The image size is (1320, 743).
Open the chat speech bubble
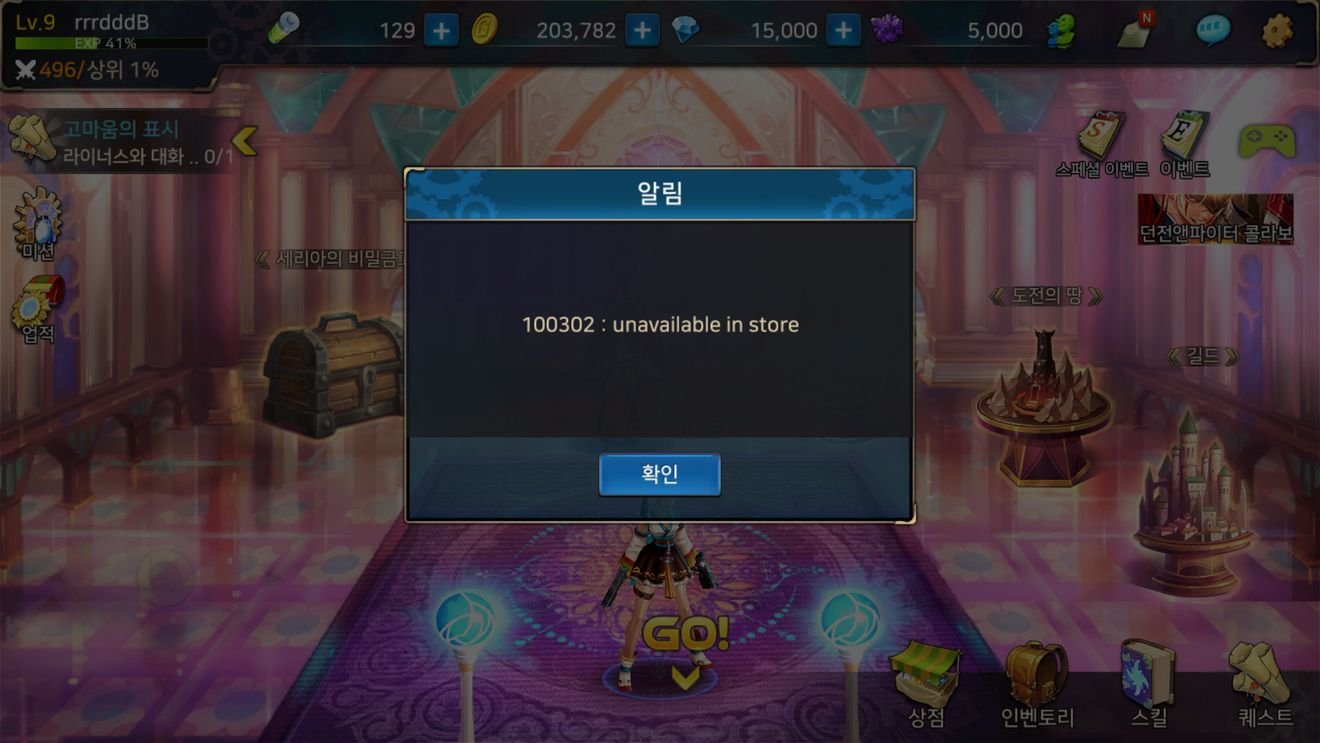tap(1213, 31)
